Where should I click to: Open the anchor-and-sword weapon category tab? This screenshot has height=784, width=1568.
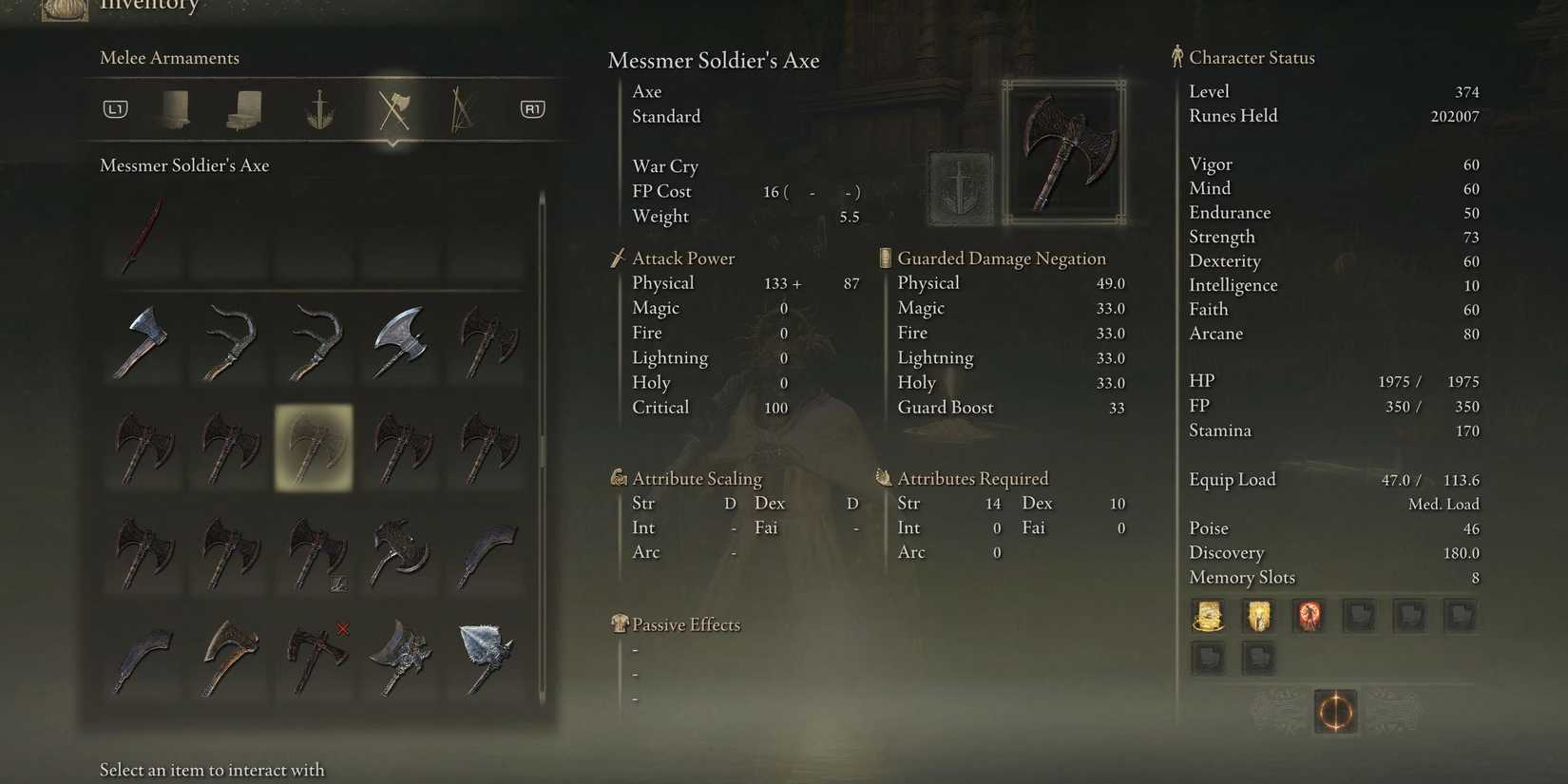[x=318, y=108]
